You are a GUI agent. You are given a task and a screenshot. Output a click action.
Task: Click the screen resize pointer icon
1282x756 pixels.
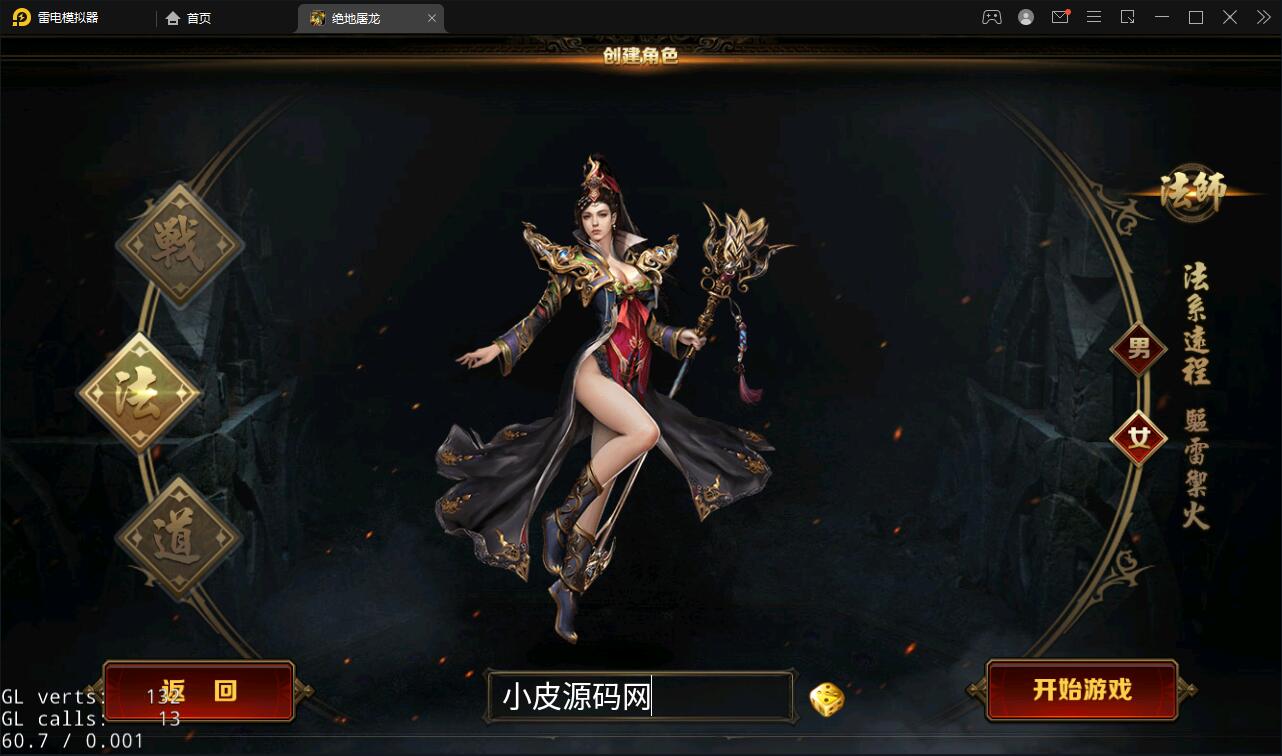(1128, 17)
